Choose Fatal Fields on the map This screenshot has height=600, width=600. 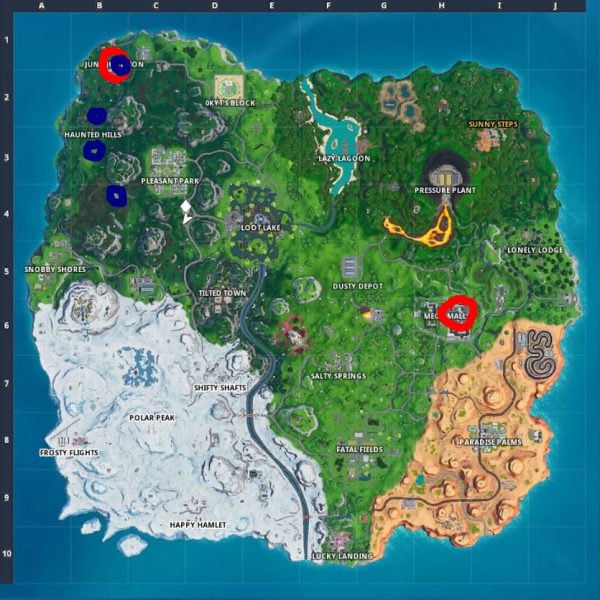(359, 450)
